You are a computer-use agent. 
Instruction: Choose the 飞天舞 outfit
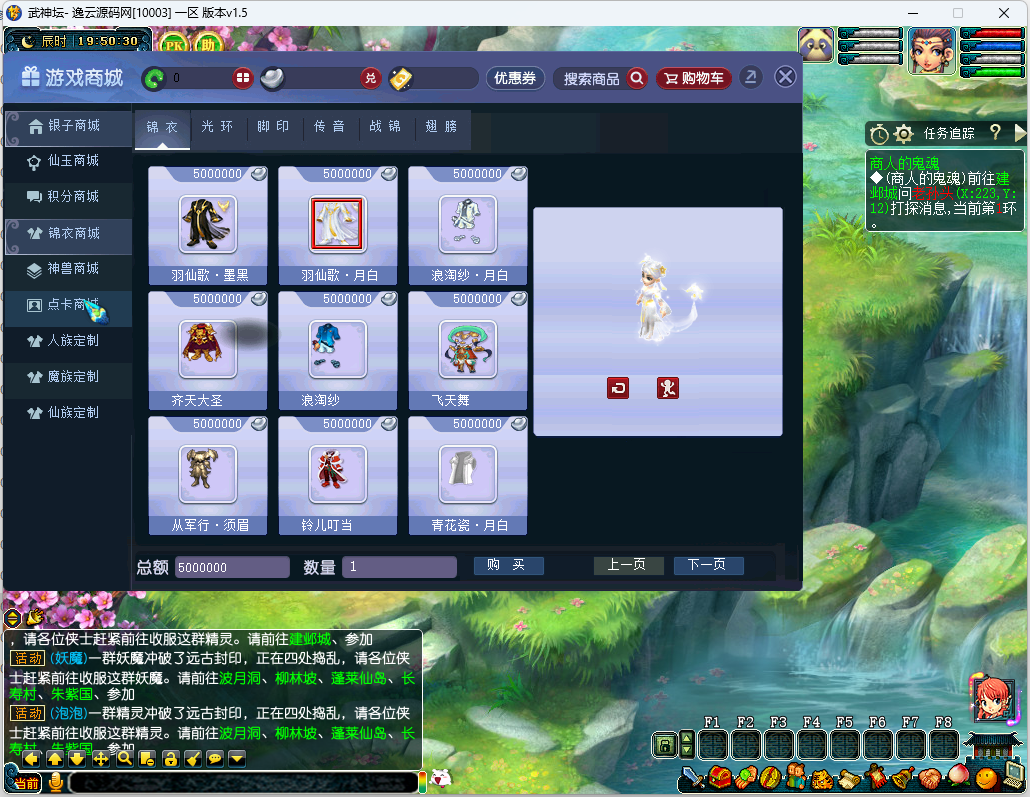click(x=467, y=349)
